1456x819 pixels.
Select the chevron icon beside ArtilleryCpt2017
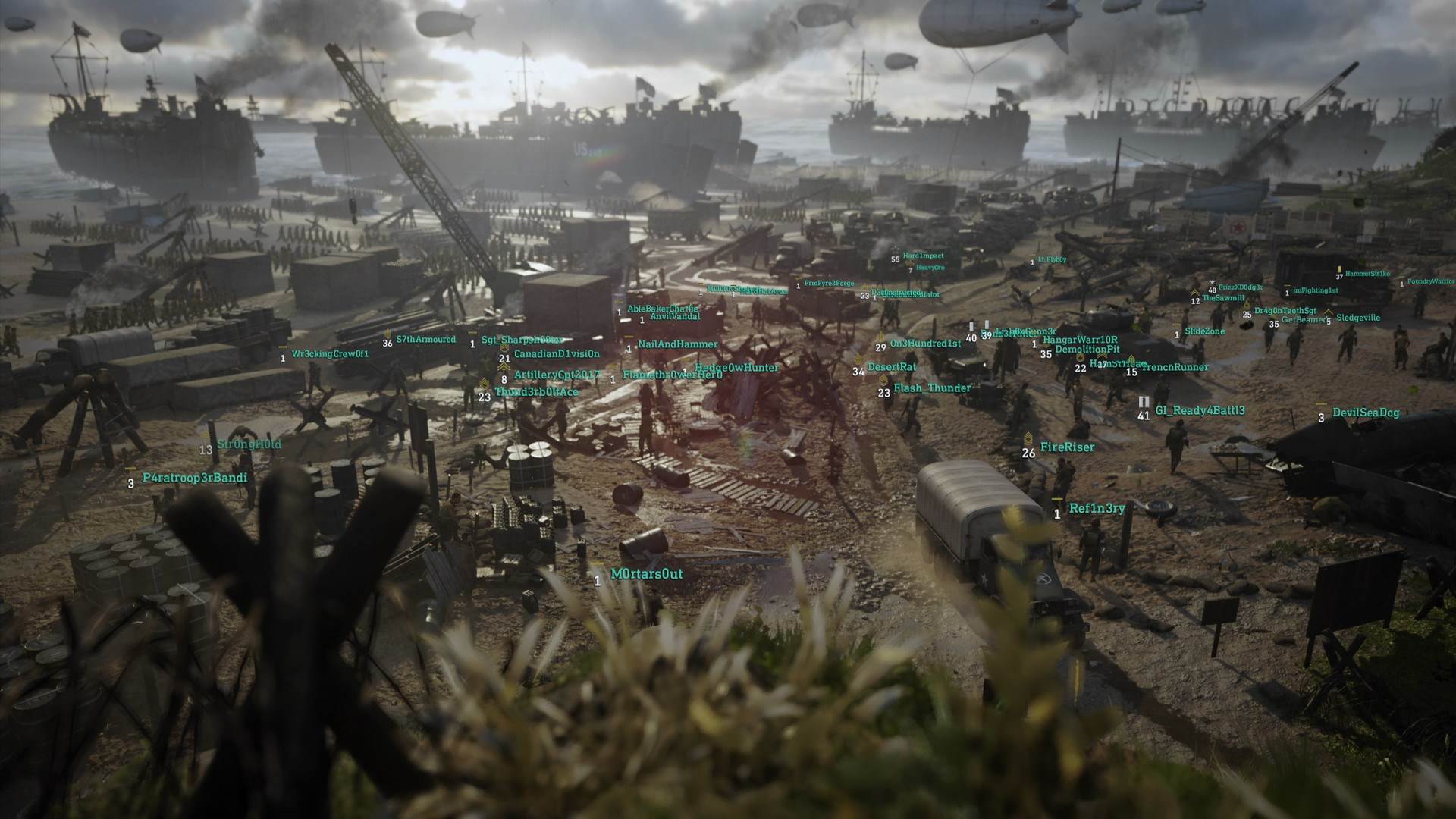503,367
